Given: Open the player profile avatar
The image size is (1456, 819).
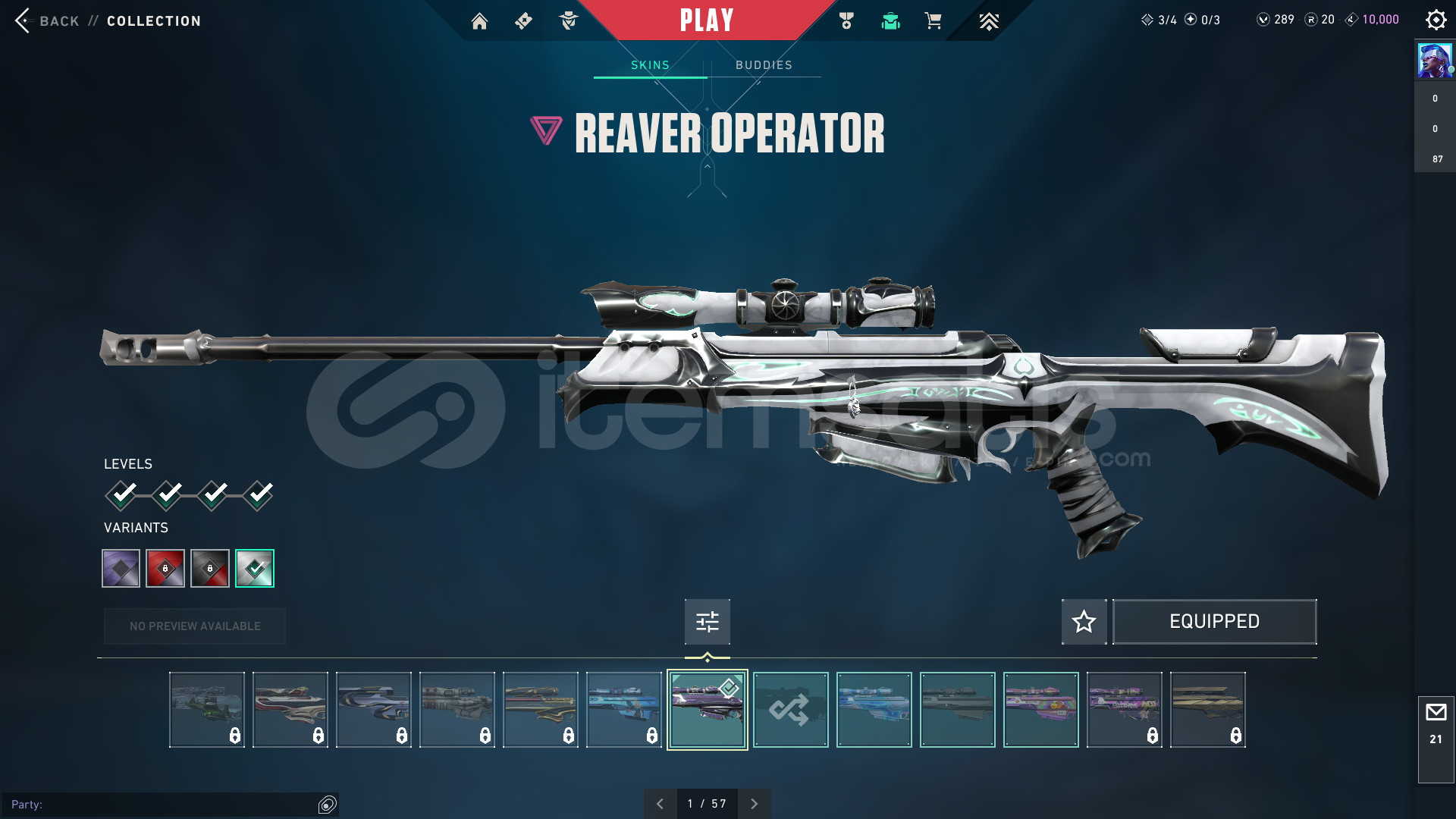Looking at the screenshot, I should point(1435,61).
